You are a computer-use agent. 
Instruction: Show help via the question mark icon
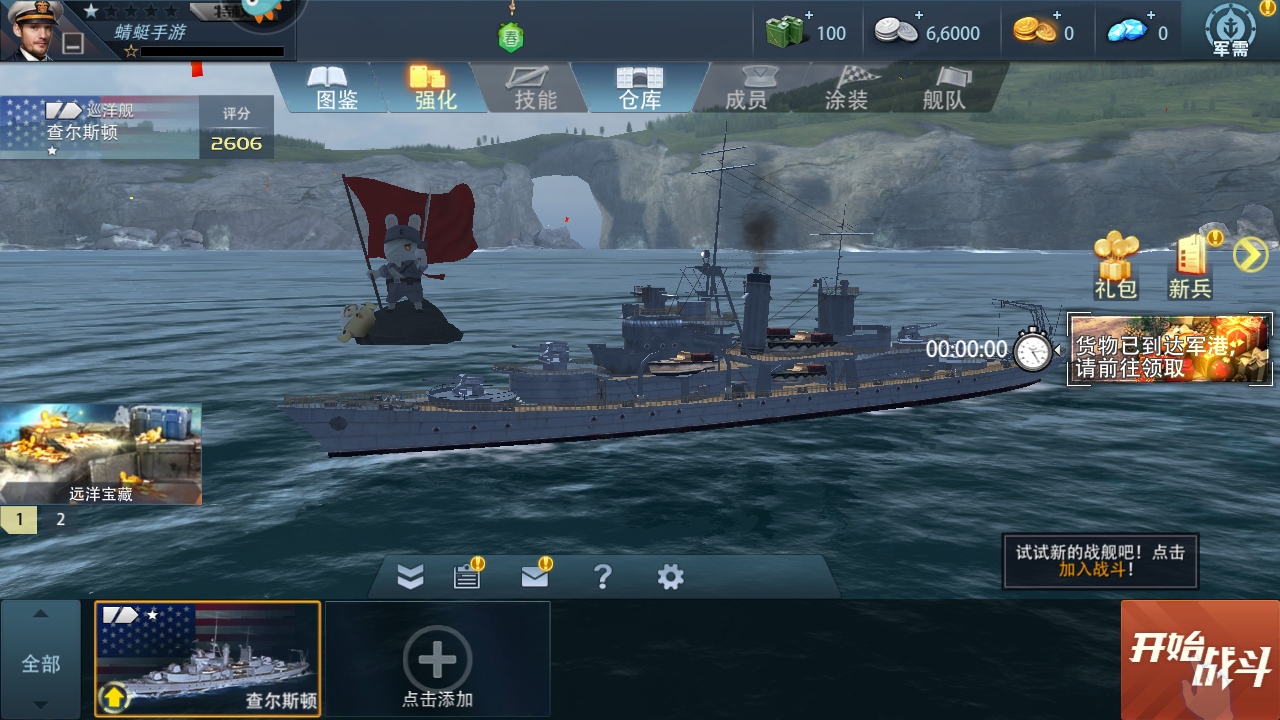(x=602, y=576)
